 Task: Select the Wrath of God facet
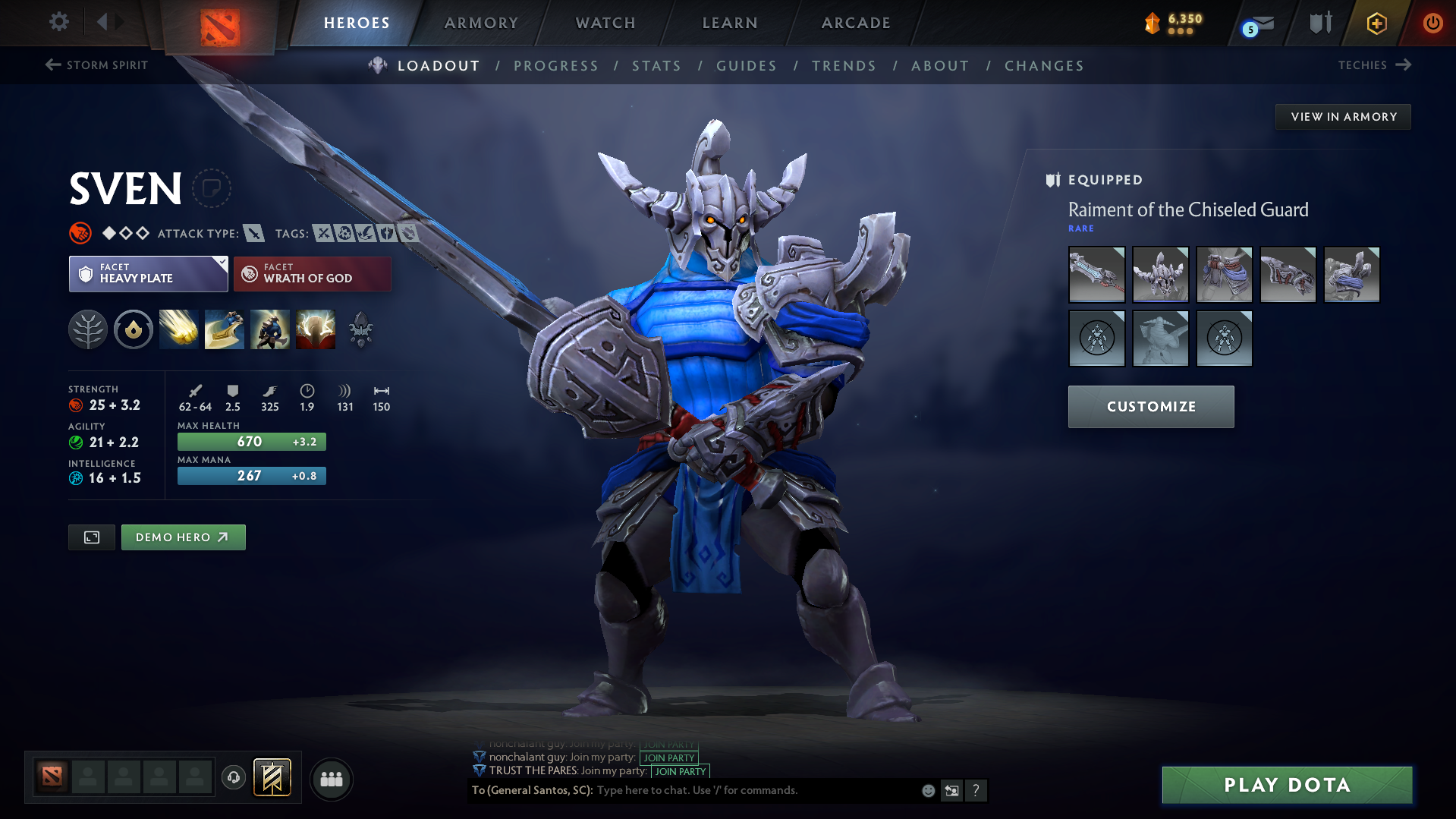312,273
